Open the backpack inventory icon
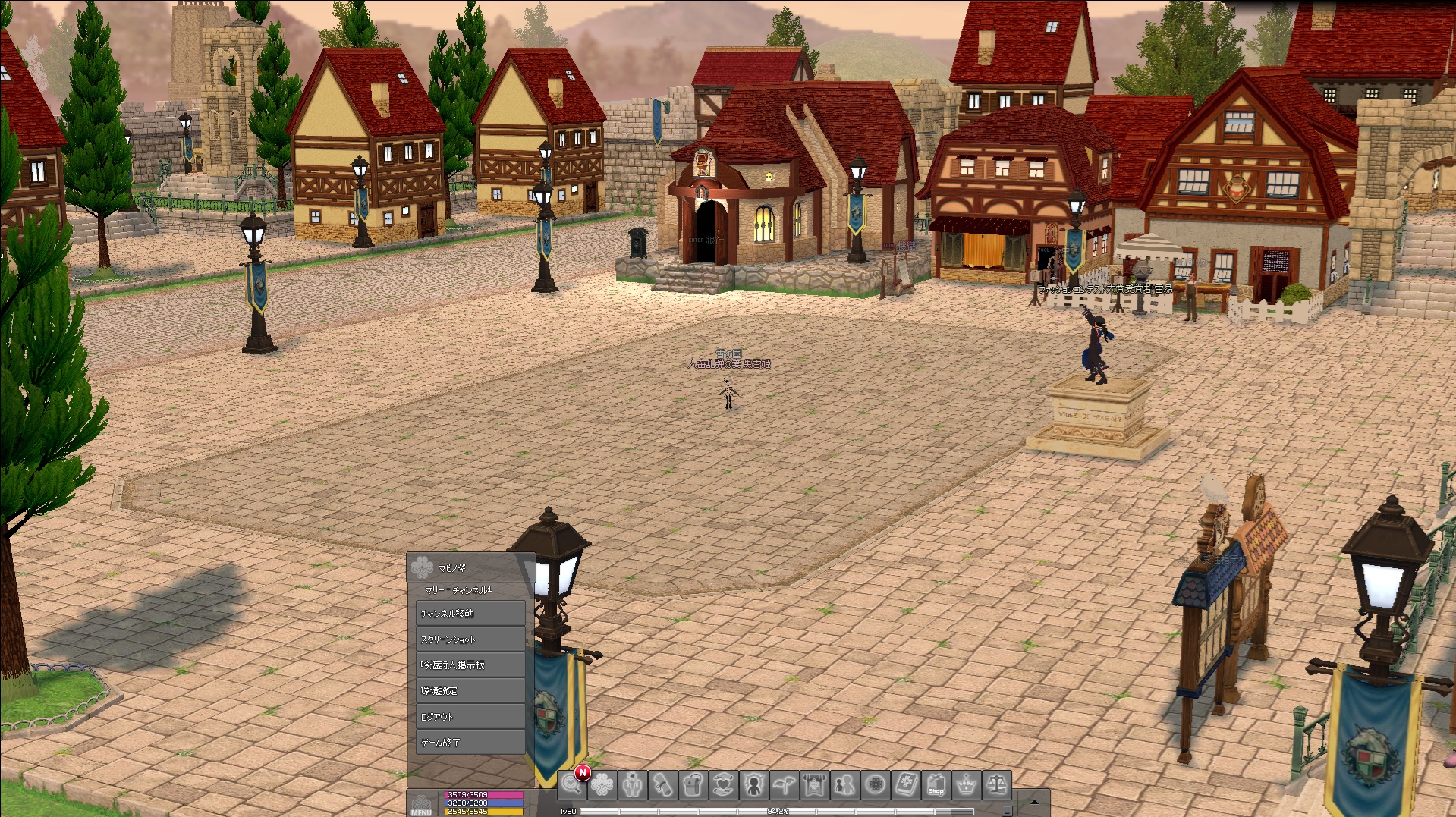The width and height of the screenshot is (1456, 817). click(x=693, y=784)
